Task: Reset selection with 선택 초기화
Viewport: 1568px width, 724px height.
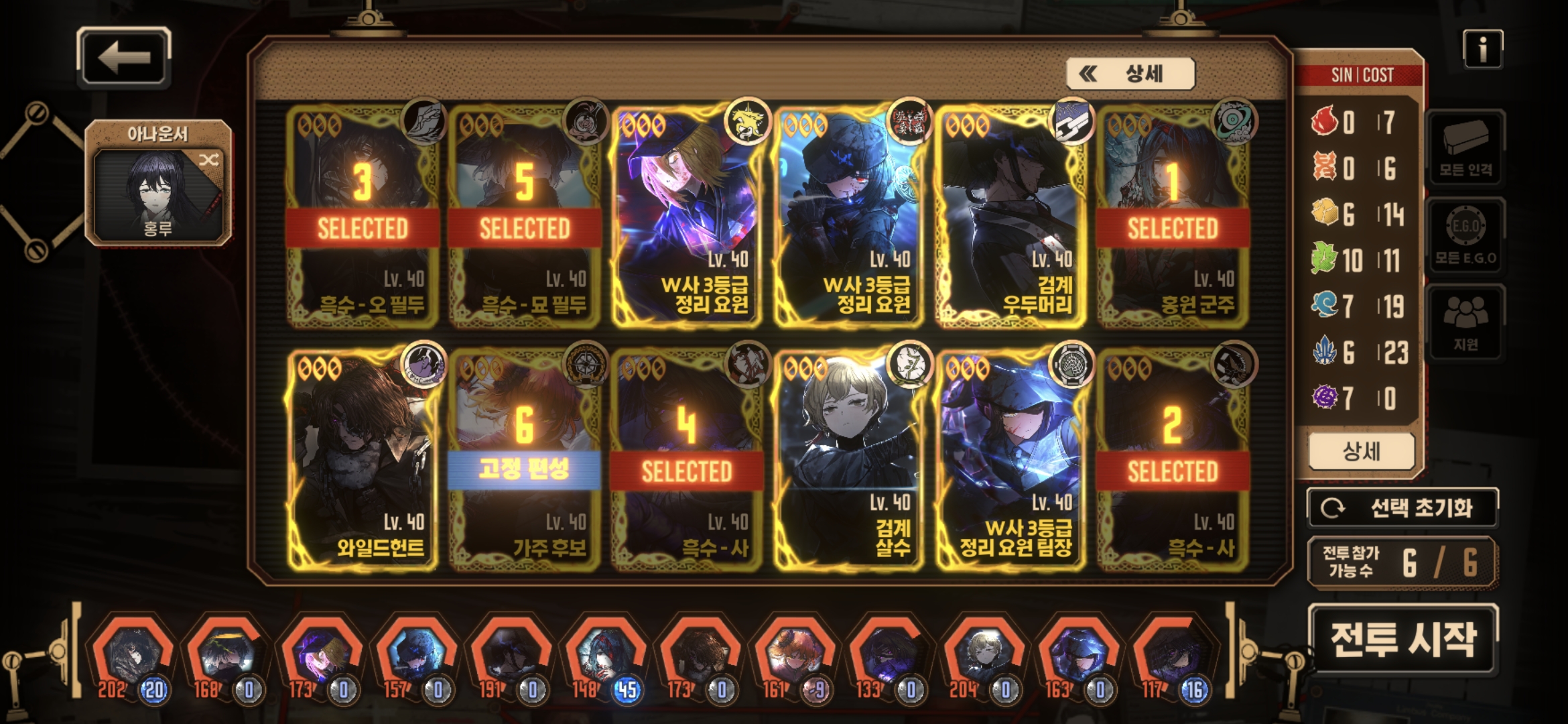Action: coord(1402,508)
